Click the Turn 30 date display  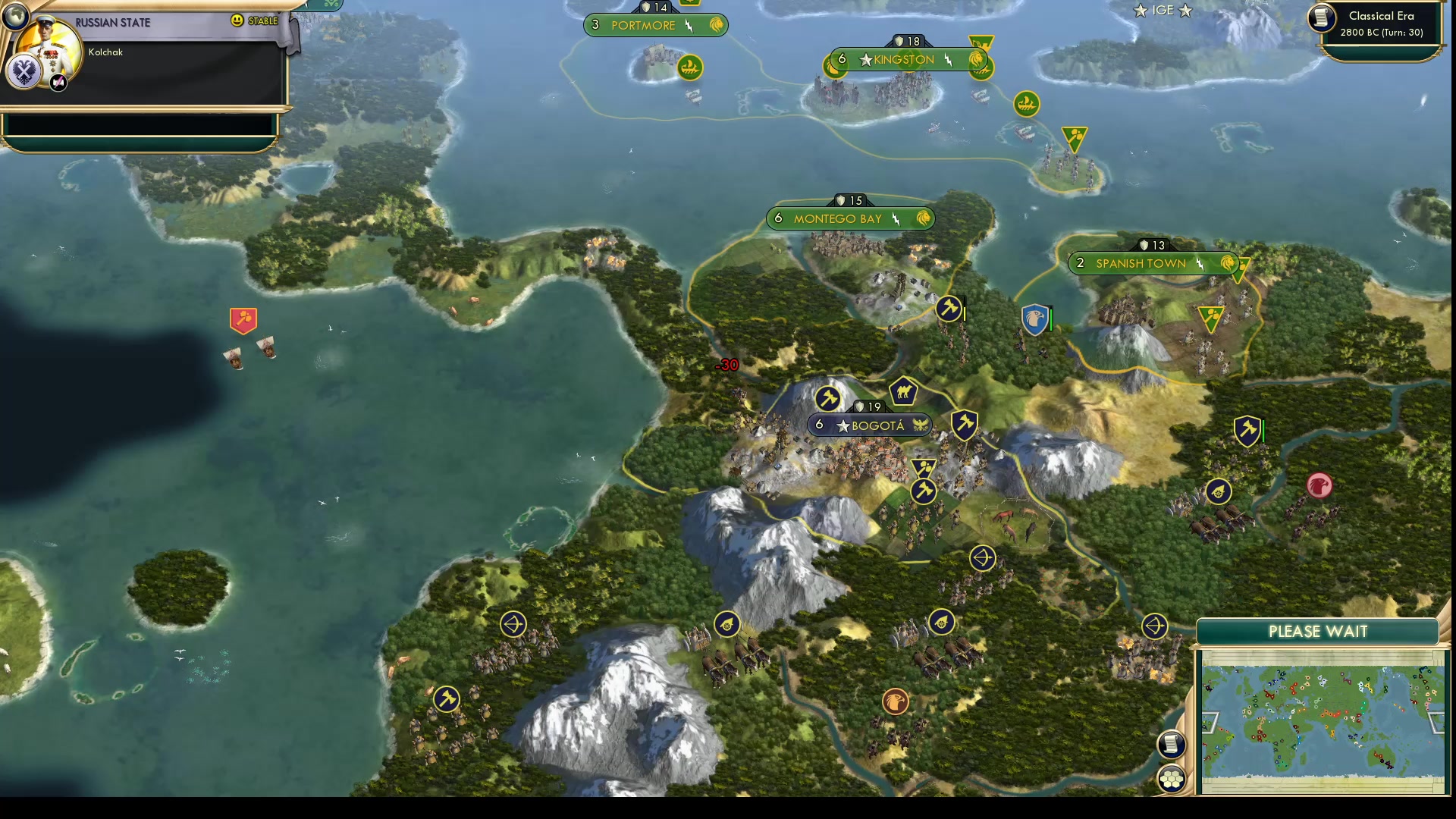point(1382,33)
